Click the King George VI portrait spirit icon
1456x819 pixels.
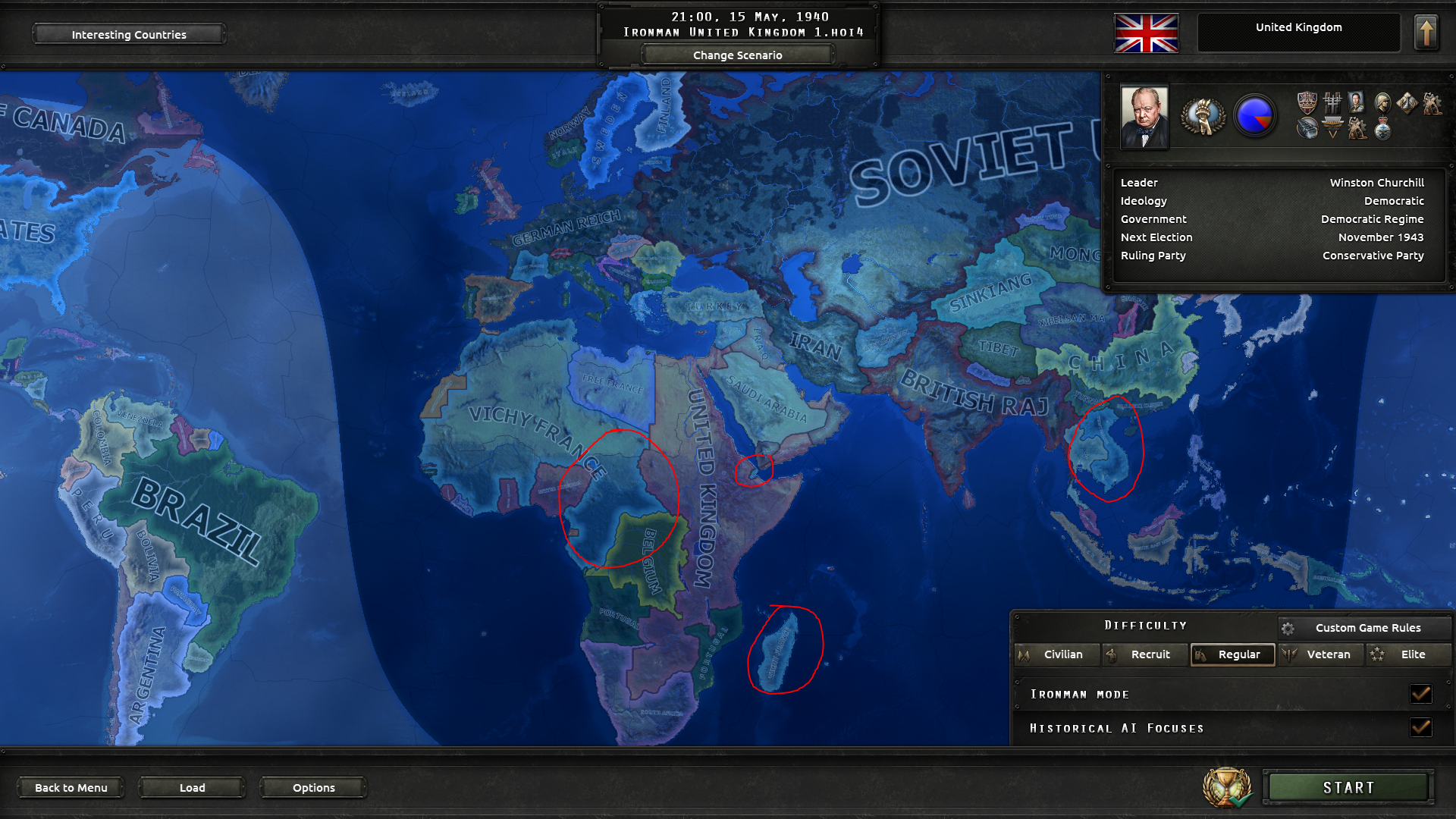pos(1356,102)
